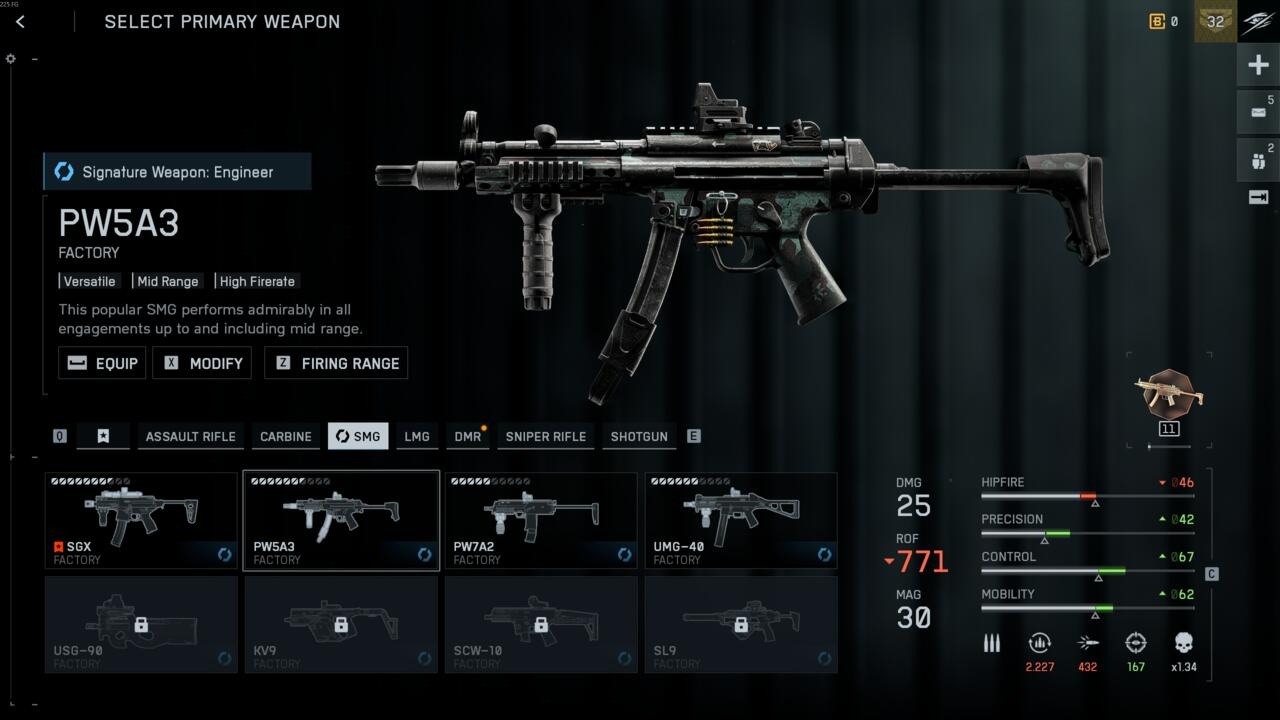Image resolution: width=1280 pixels, height=720 pixels.
Task: Switch to the SNIPER RIFLE category tab
Action: (546, 436)
